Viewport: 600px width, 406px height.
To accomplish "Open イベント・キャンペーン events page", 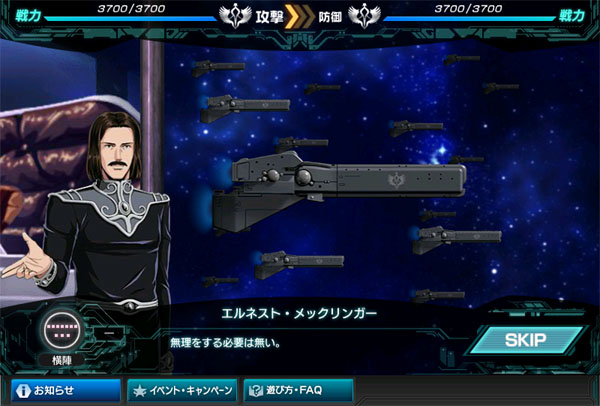I will [182, 390].
